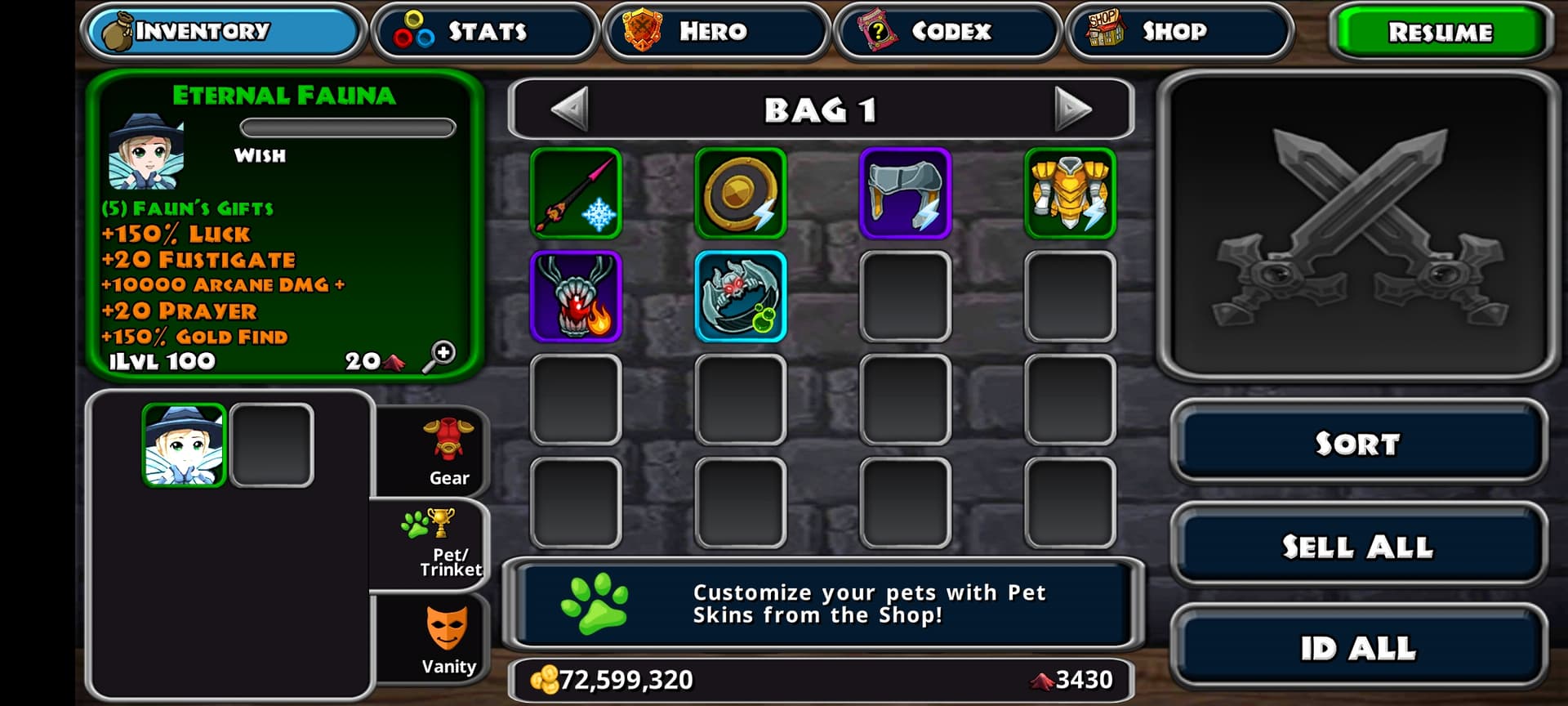This screenshot has width=1568, height=706.
Task: Sort the bag items
Action: tap(1357, 443)
